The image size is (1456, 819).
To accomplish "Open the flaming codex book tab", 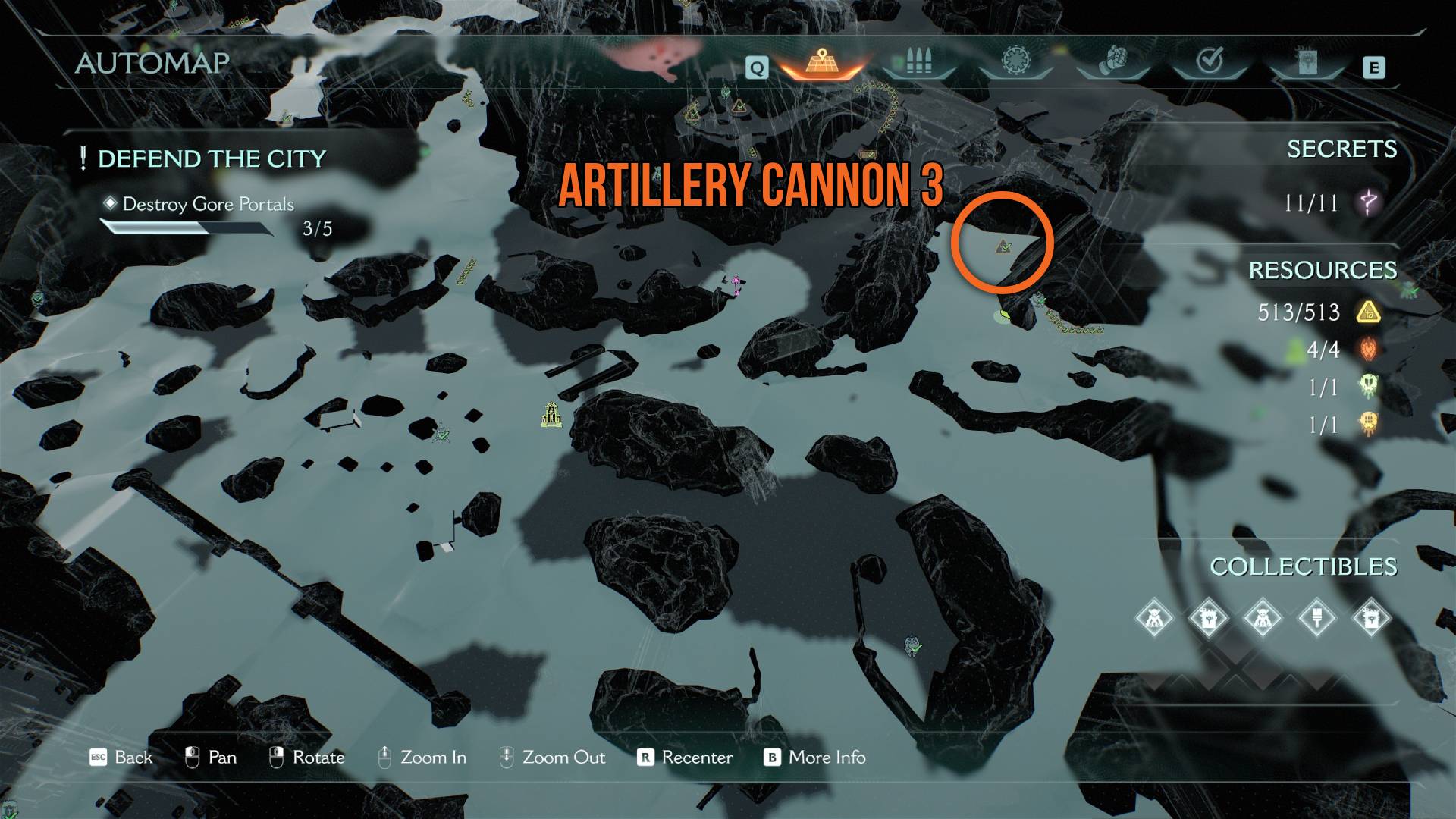I will click(1307, 62).
